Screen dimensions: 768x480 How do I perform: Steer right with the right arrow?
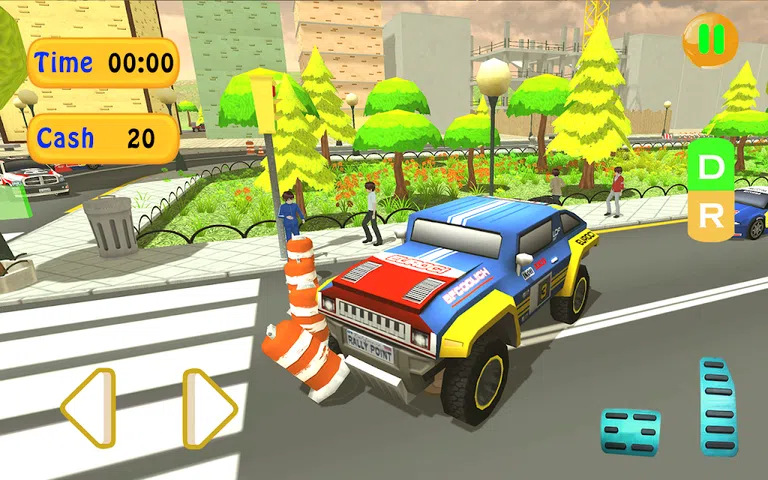[209, 408]
